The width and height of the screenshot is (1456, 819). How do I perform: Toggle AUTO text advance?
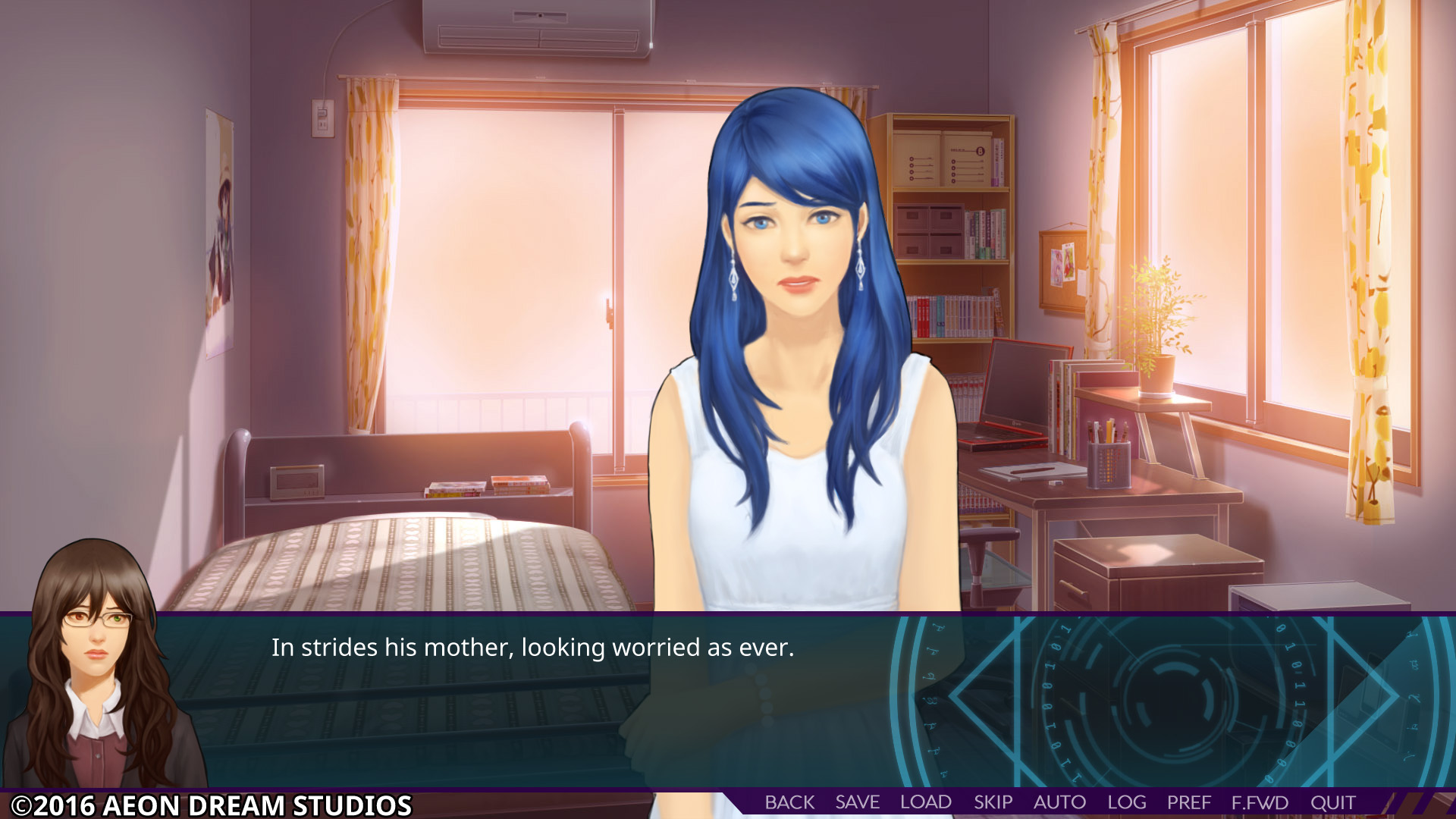tap(1059, 802)
